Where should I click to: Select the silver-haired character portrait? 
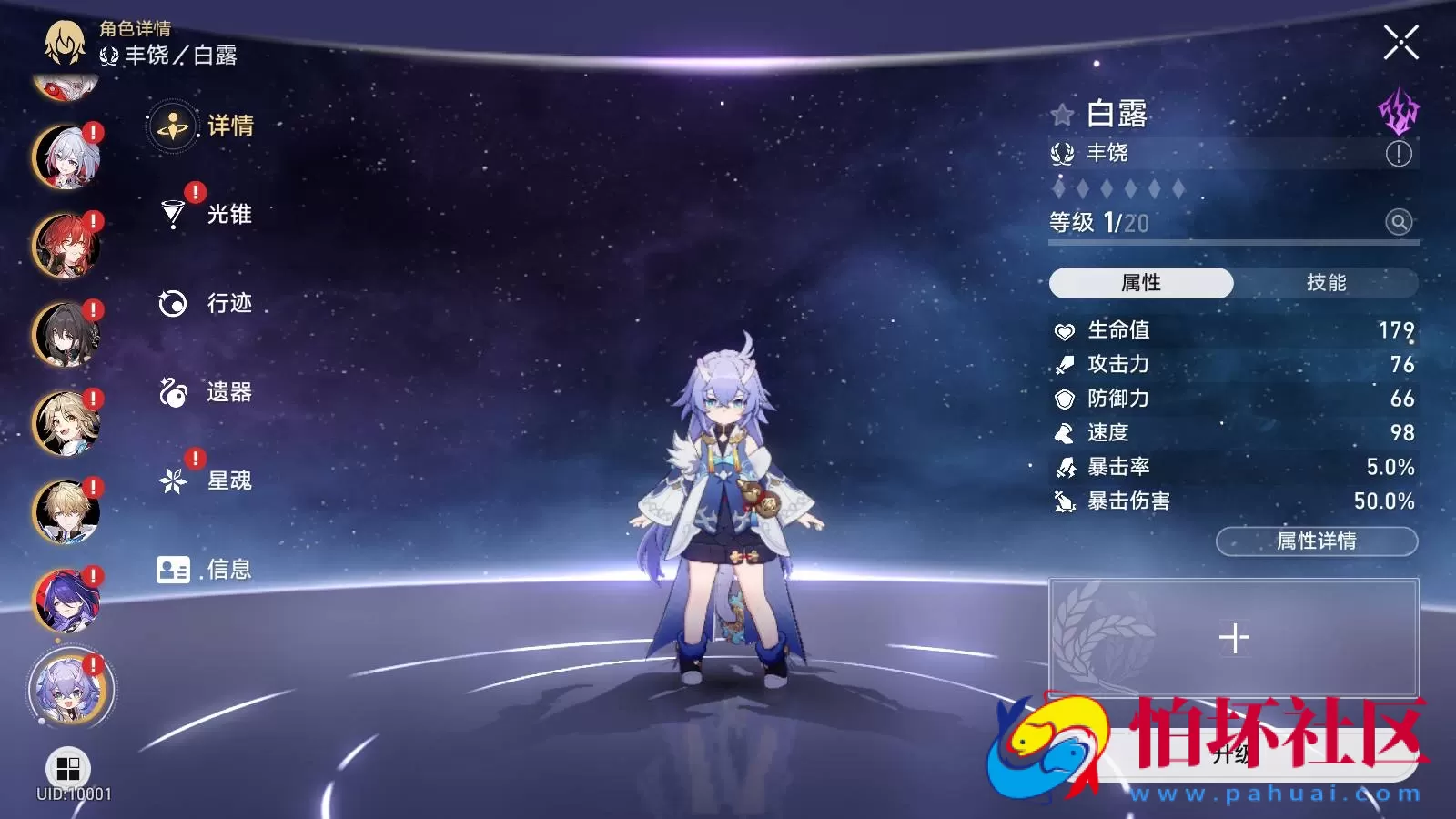66,157
